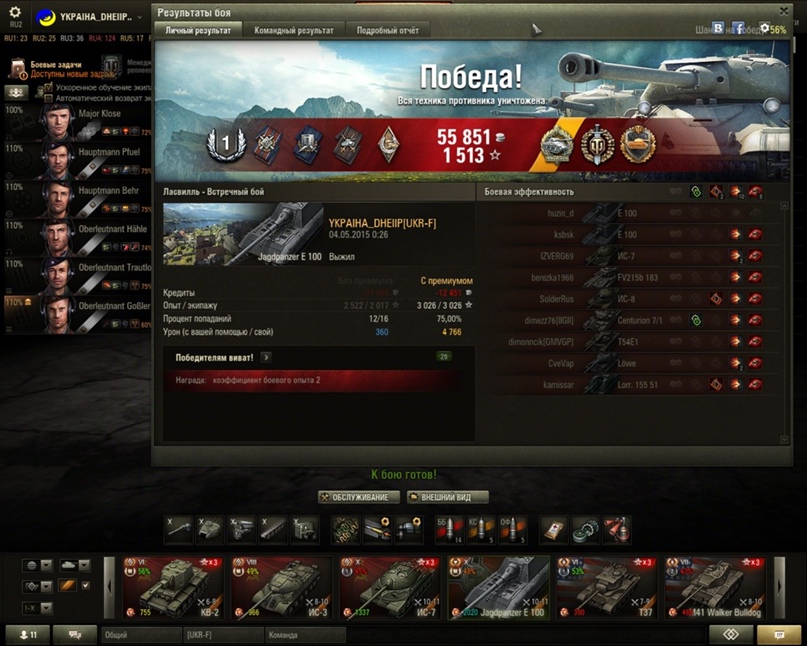Select the T37 tank in the carousel

tap(605, 589)
